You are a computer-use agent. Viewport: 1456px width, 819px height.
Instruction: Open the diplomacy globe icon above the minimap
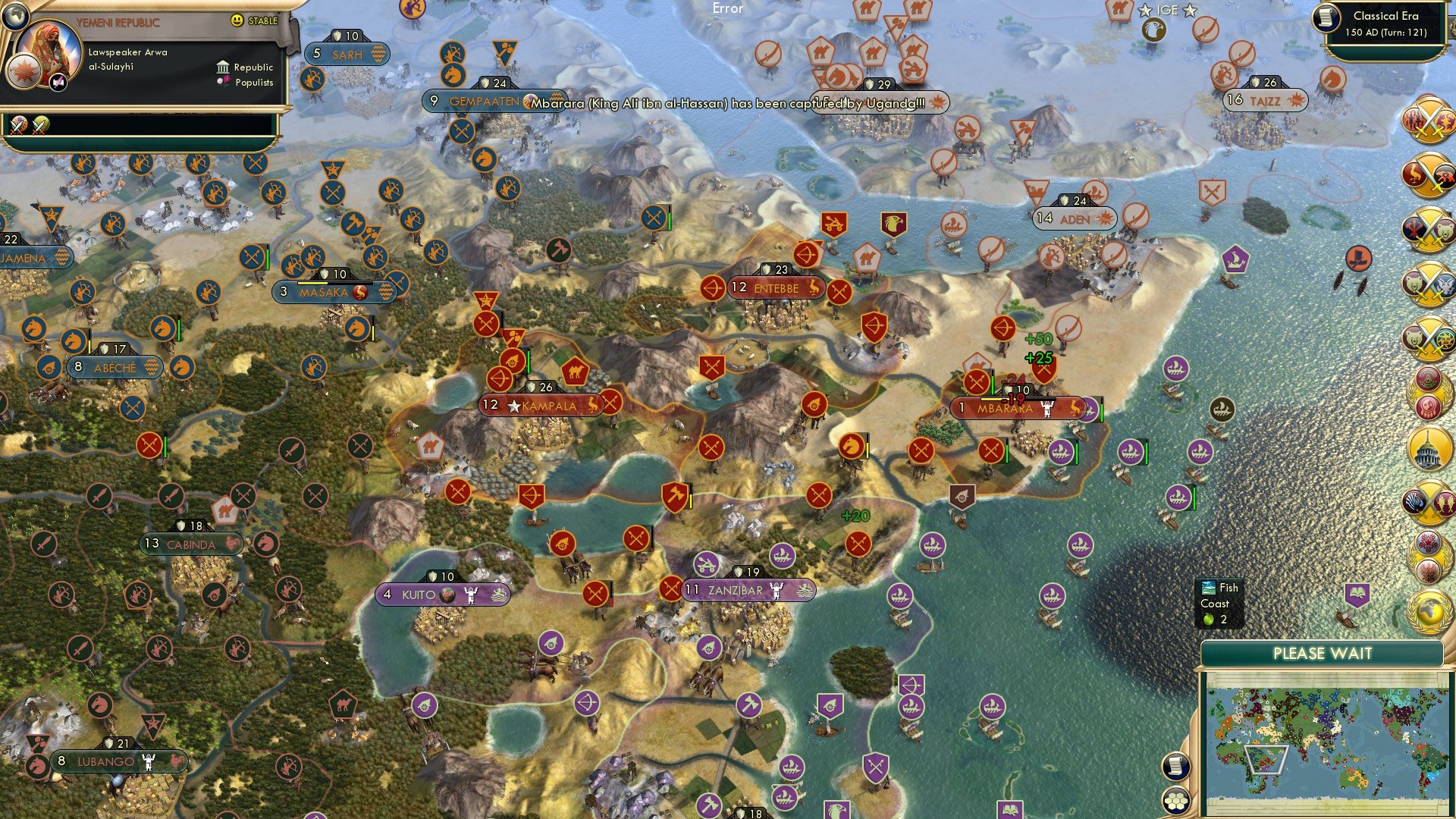[x=1429, y=611]
